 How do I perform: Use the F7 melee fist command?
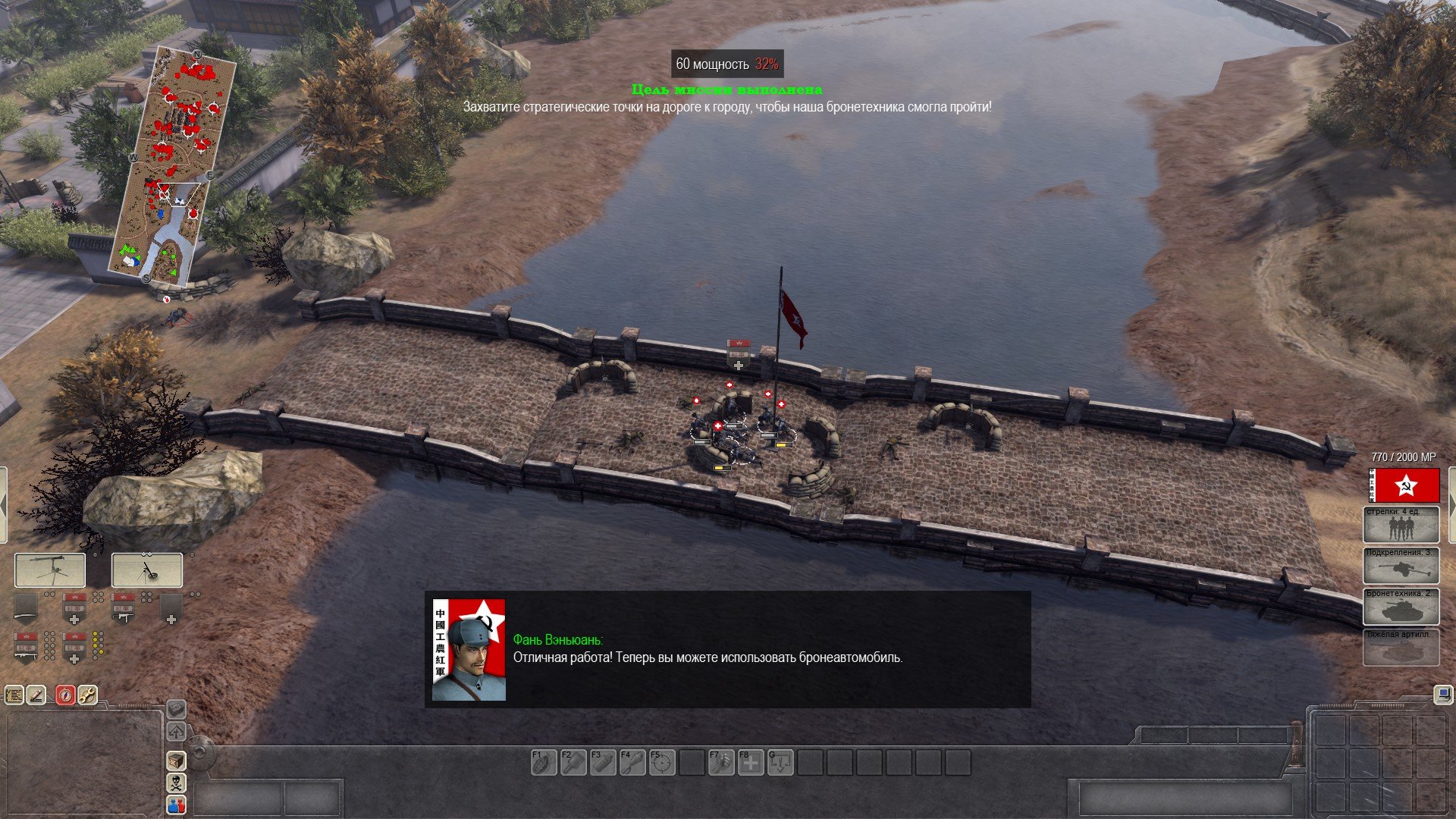point(721,762)
